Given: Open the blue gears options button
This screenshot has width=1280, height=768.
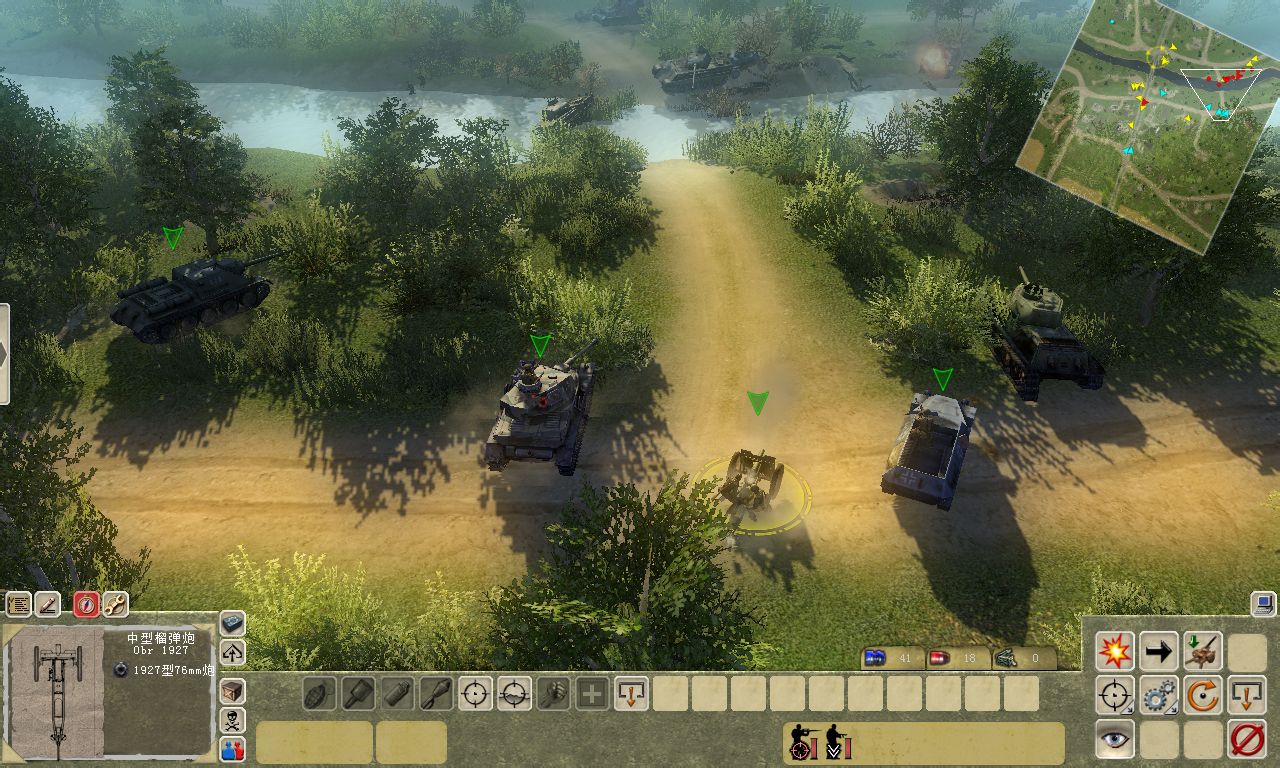Looking at the screenshot, I should pyautogui.click(x=1158, y=695).
